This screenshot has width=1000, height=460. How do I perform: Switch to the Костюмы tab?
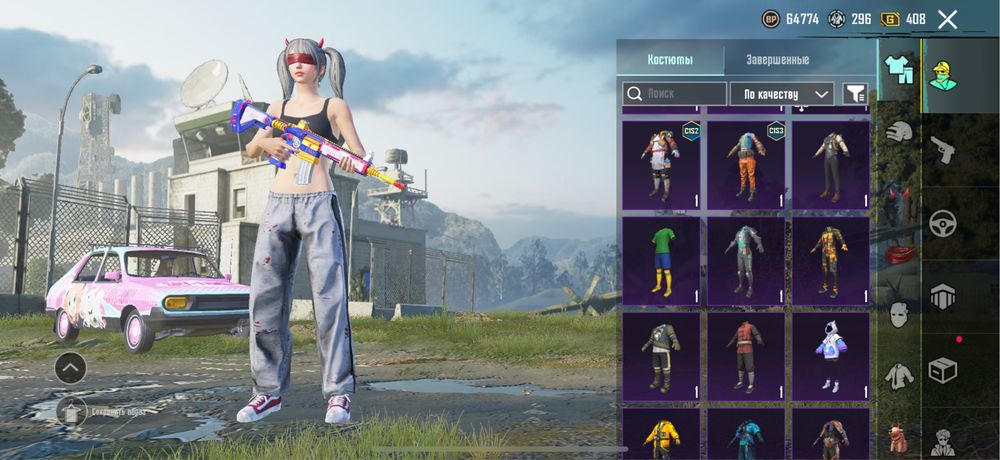point(669,59)
